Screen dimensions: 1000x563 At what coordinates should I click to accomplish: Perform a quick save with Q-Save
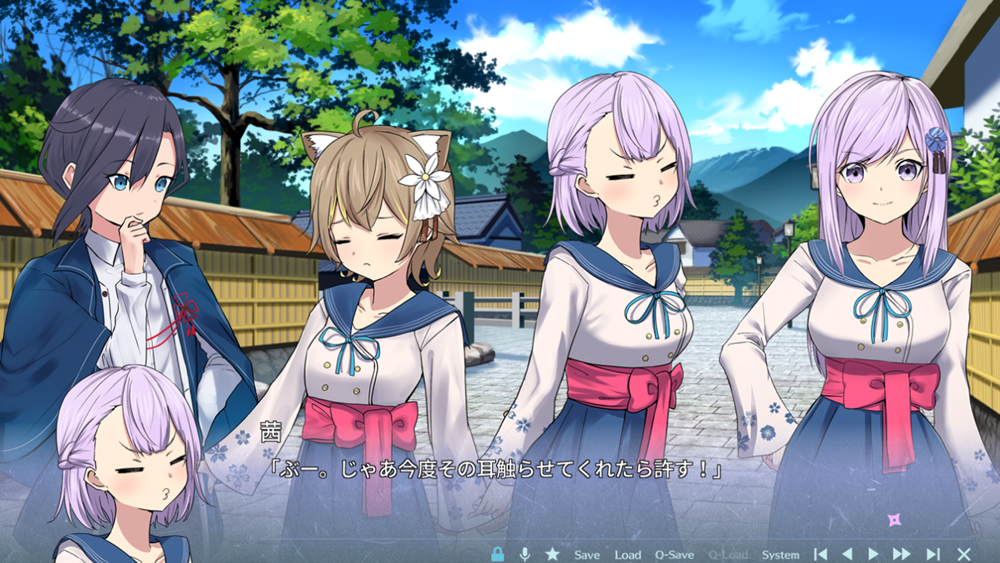(x=675, y=554)
